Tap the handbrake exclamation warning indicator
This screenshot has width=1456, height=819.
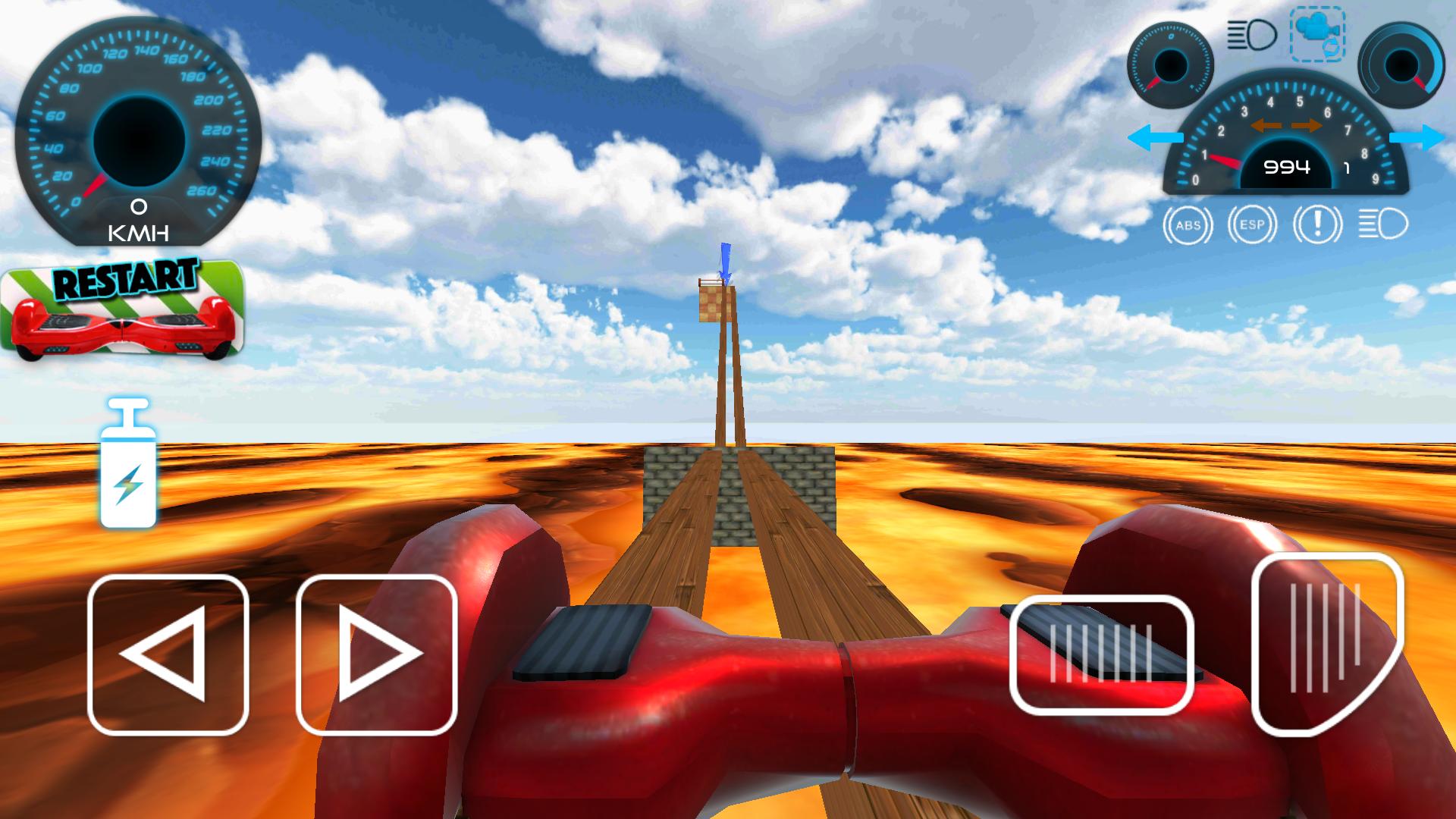pos(1317,224)
